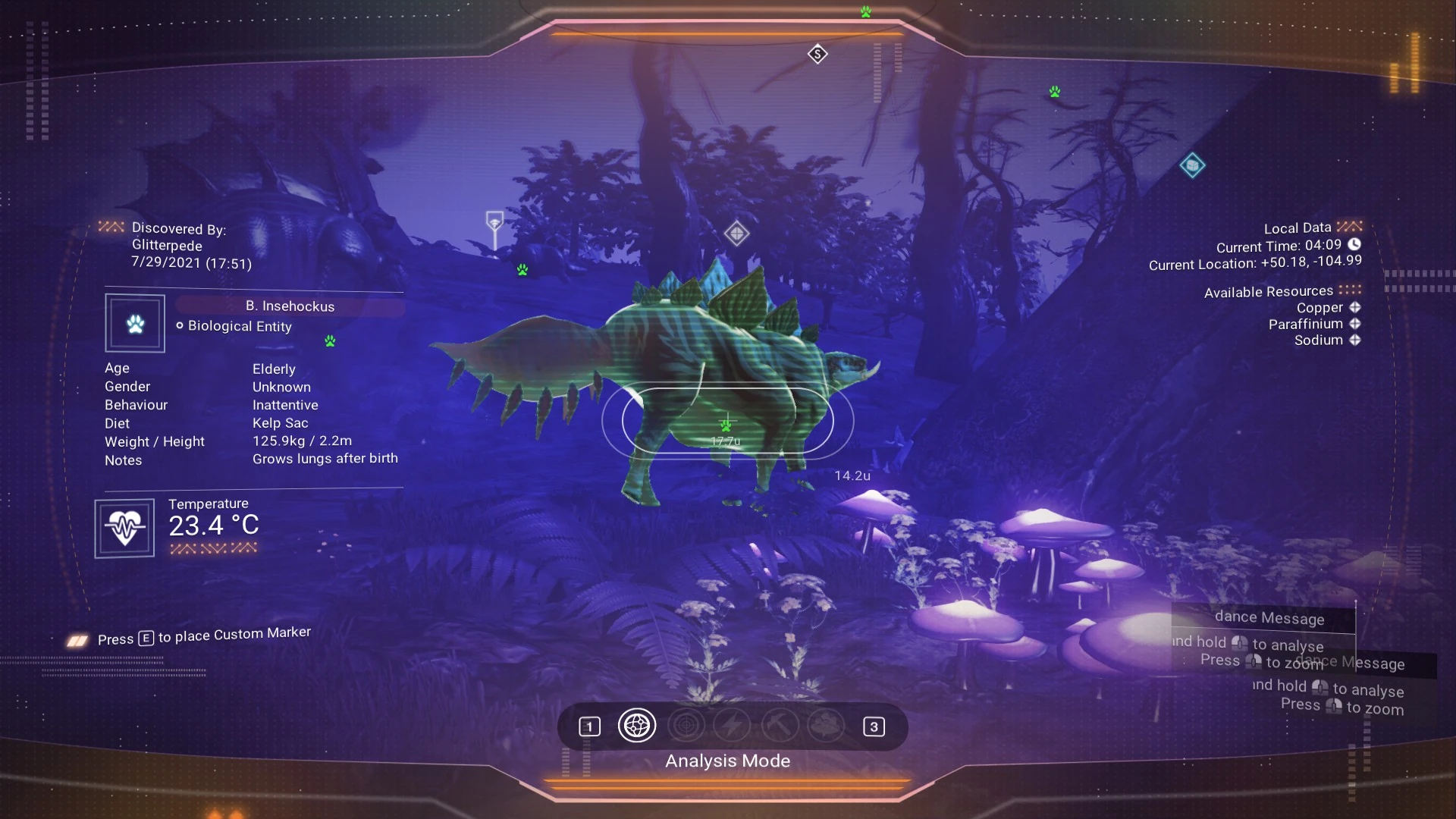Activate the paw print mode icon
Image resolution: width=1456 pixels, height=819 pixels.
[x=826, y=726]
